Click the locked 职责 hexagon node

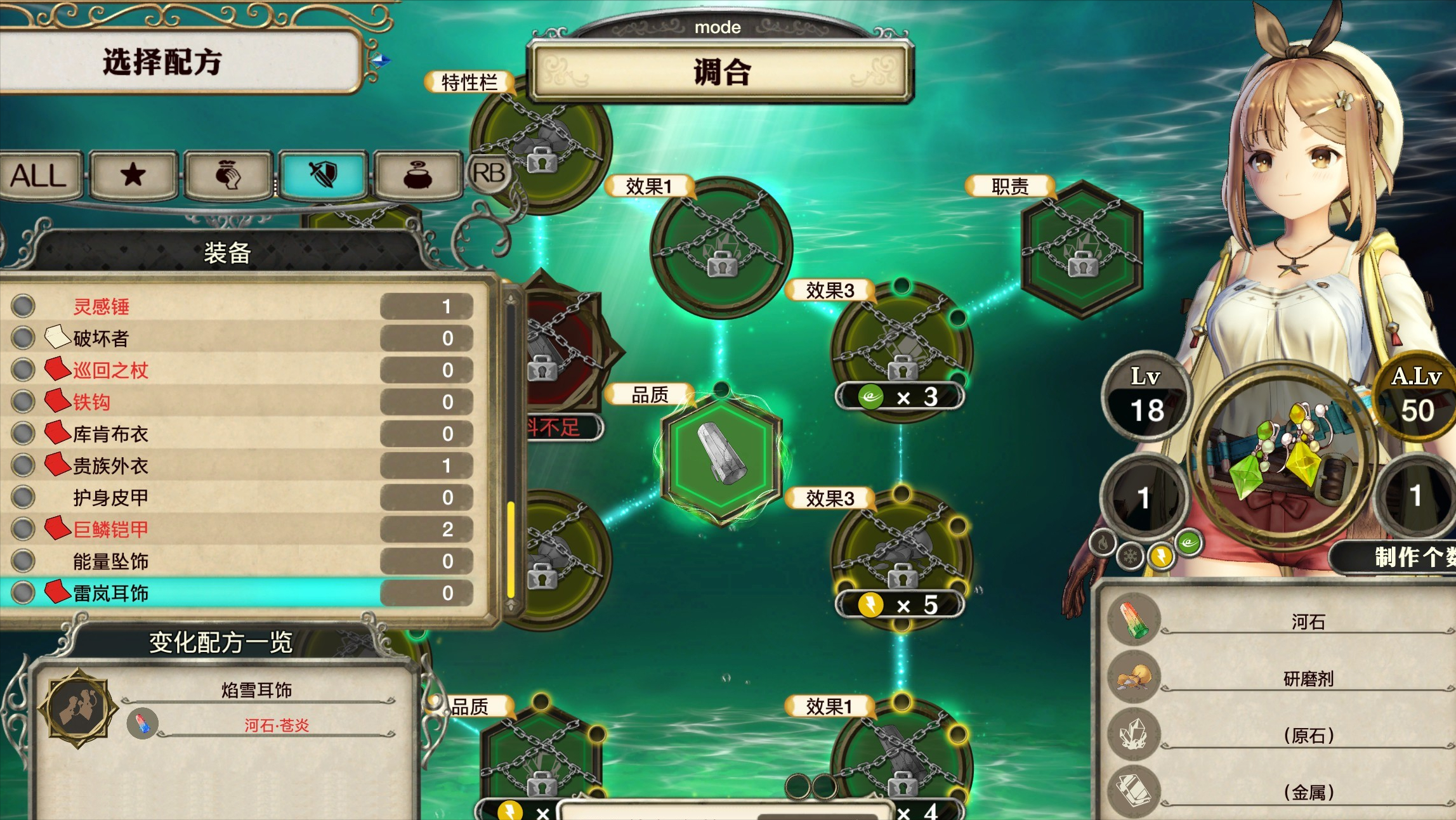1082,249
